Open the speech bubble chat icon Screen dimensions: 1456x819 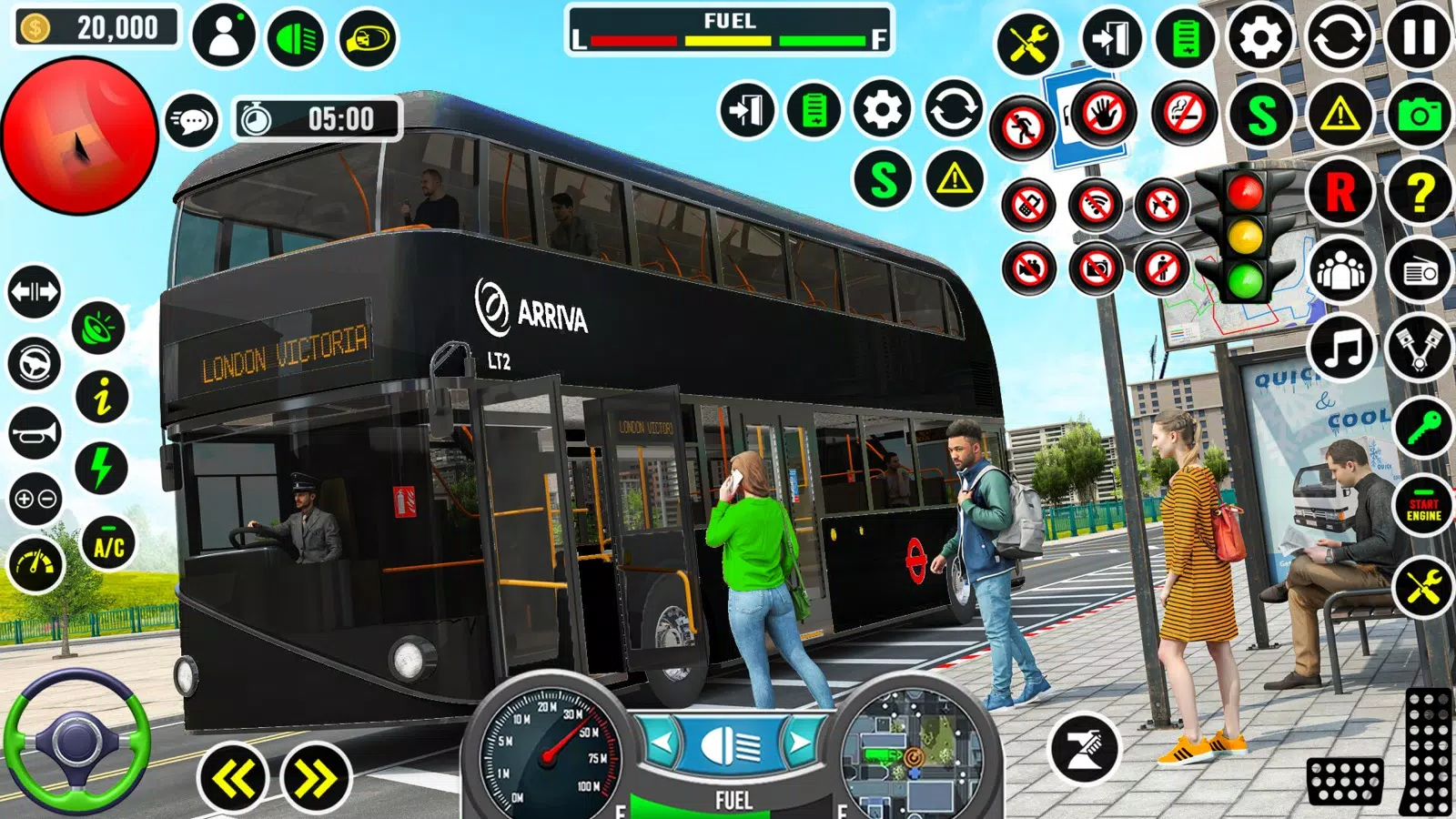coord(192,120)
